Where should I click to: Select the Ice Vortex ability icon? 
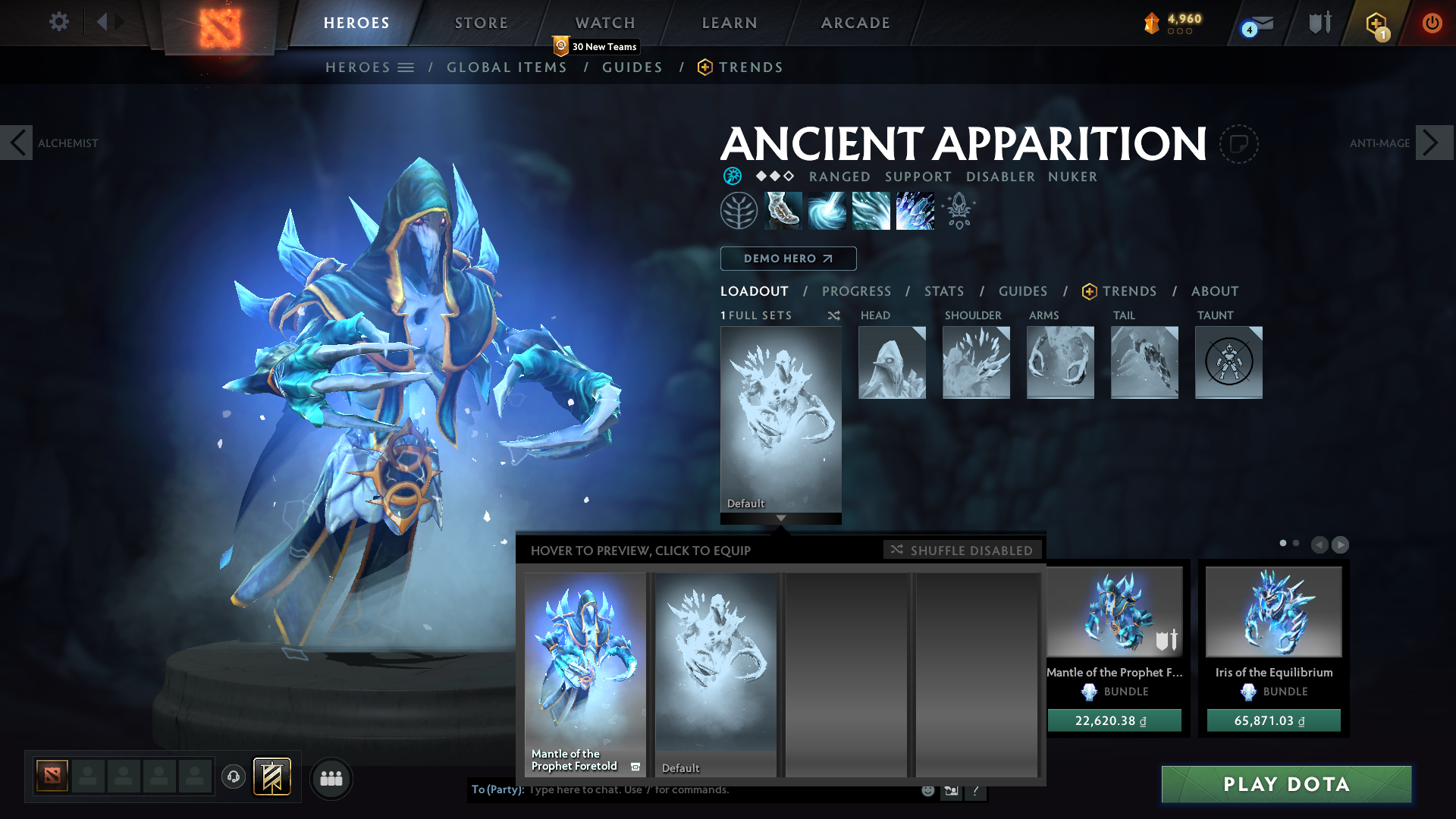(828, 210)
